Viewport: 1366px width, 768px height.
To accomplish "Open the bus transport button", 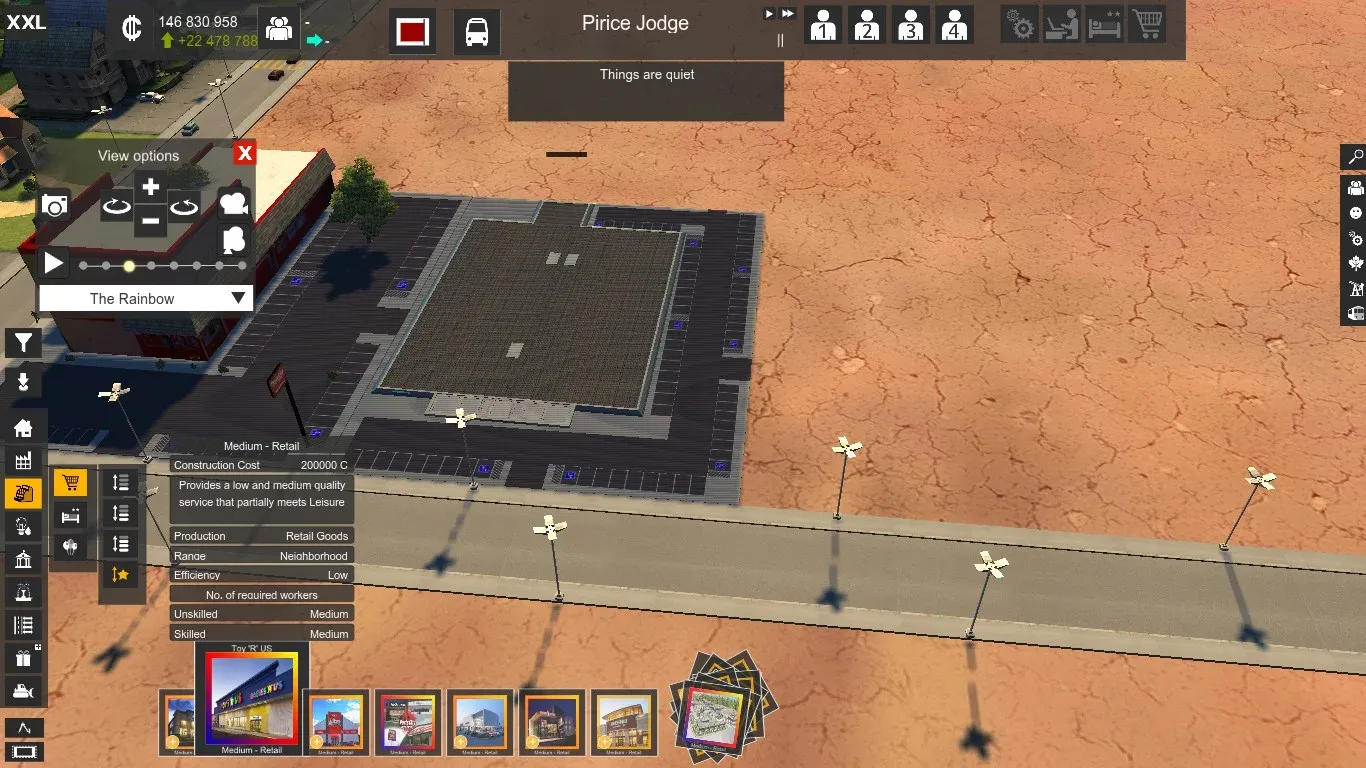I will click(x=477, y=32).
